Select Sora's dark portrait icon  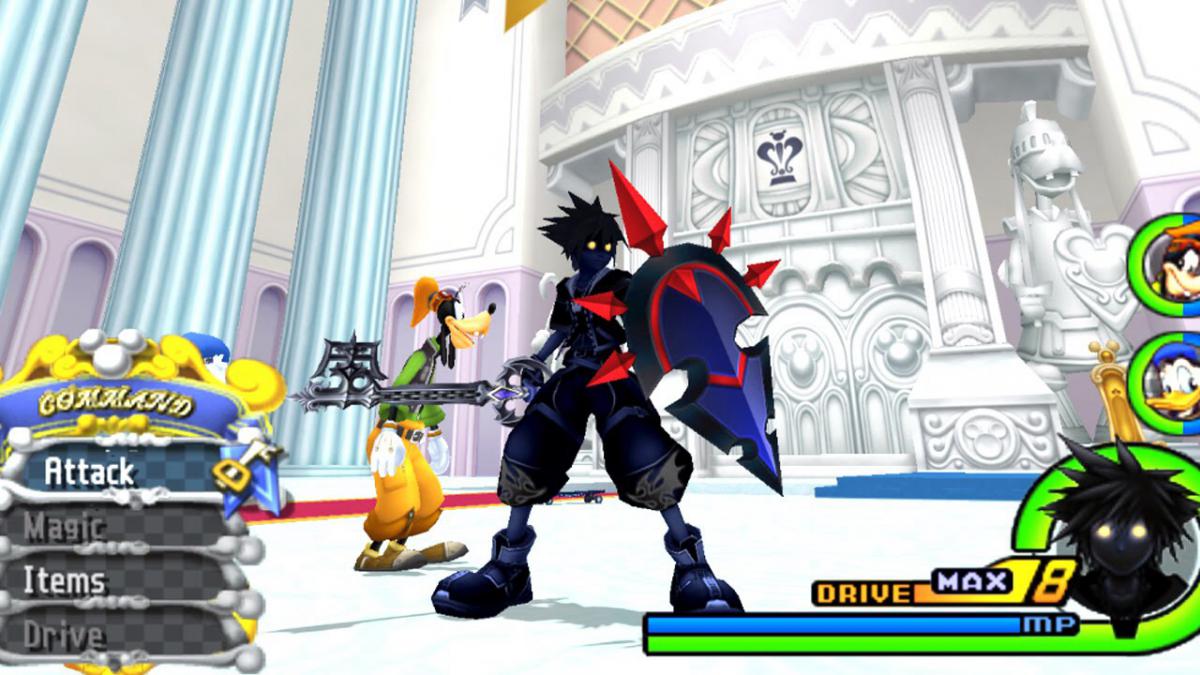point(1112,542)
